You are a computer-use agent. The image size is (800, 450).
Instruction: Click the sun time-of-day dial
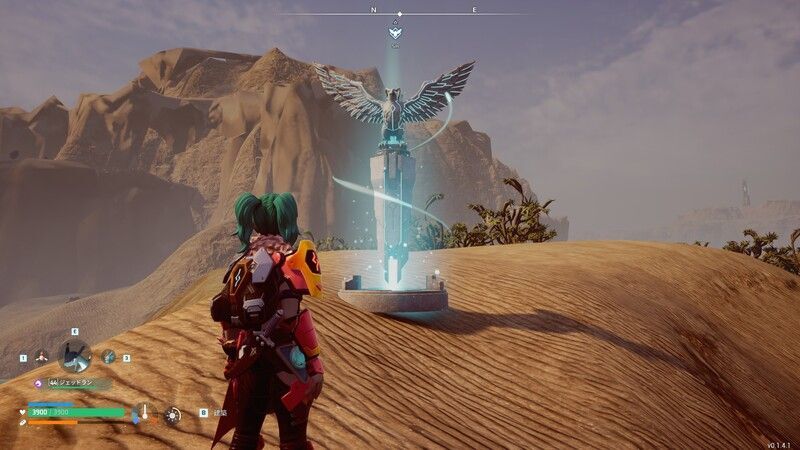[172, 413]
